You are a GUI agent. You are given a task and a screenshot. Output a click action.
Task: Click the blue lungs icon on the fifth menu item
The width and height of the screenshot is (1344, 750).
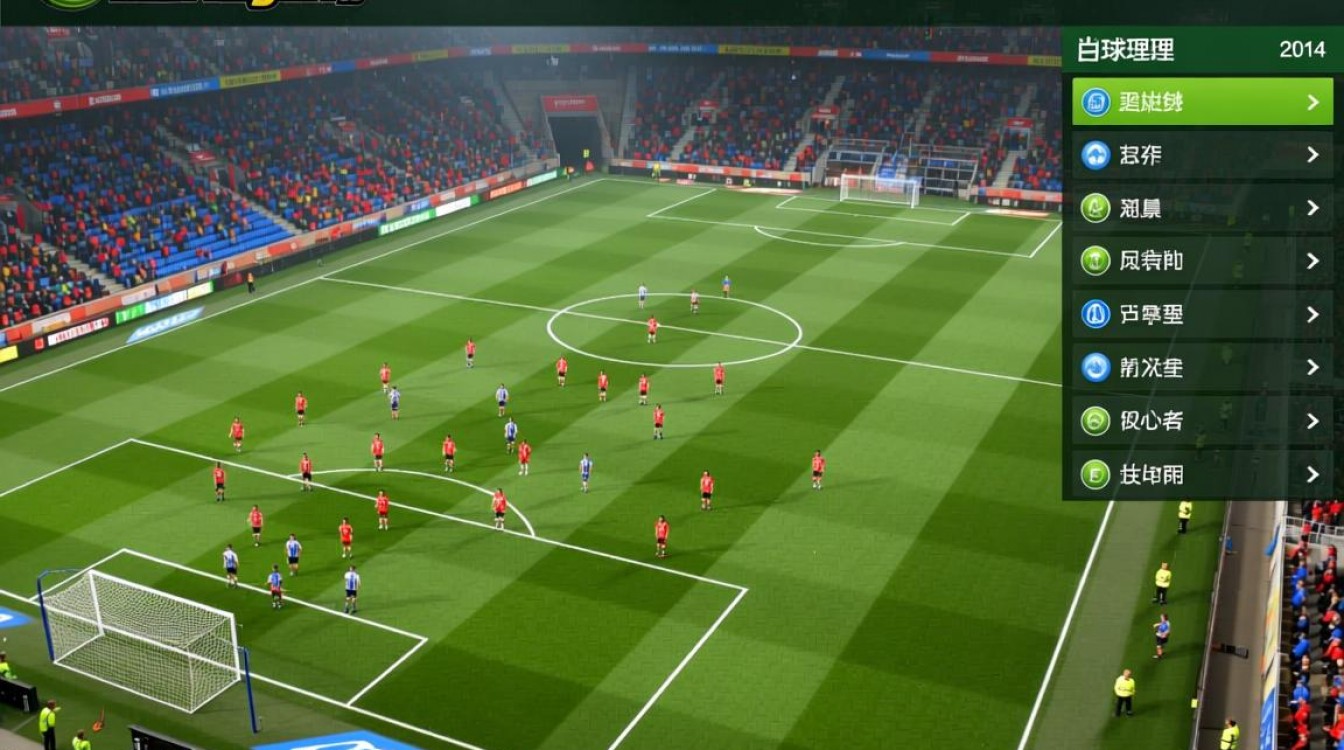pos(1095,314)
